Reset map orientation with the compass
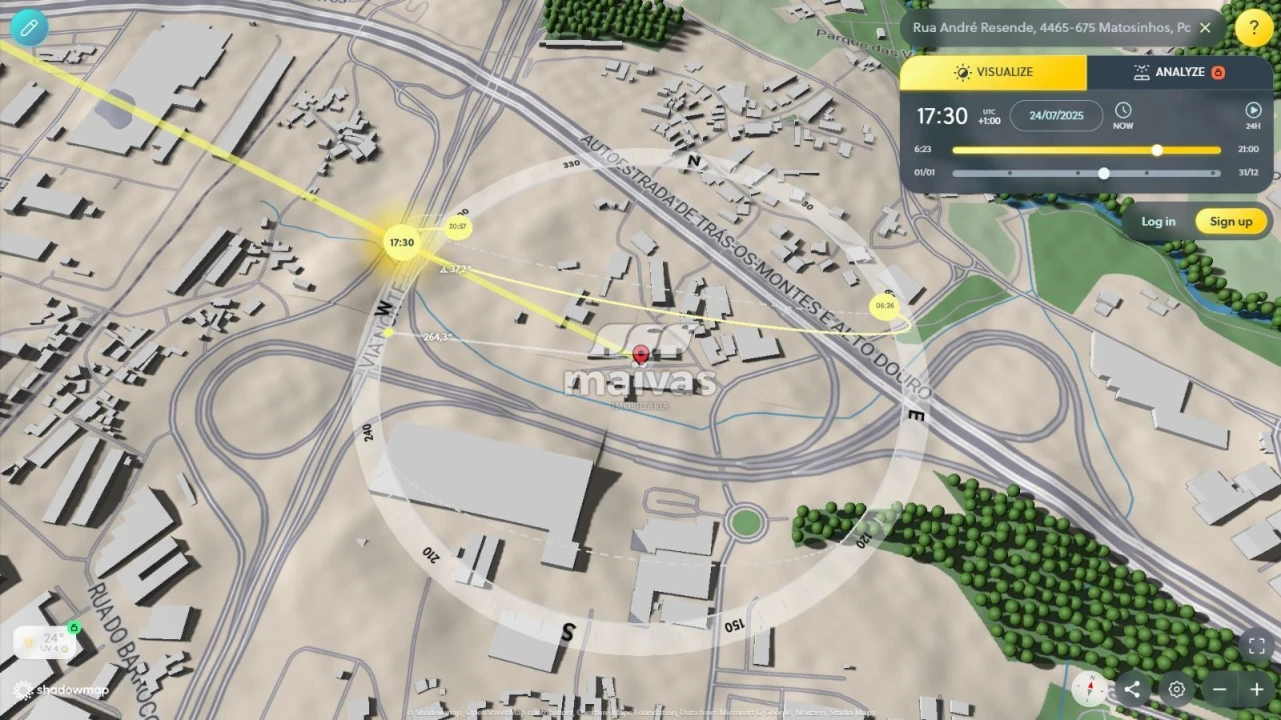 [x=1090, y=689]
